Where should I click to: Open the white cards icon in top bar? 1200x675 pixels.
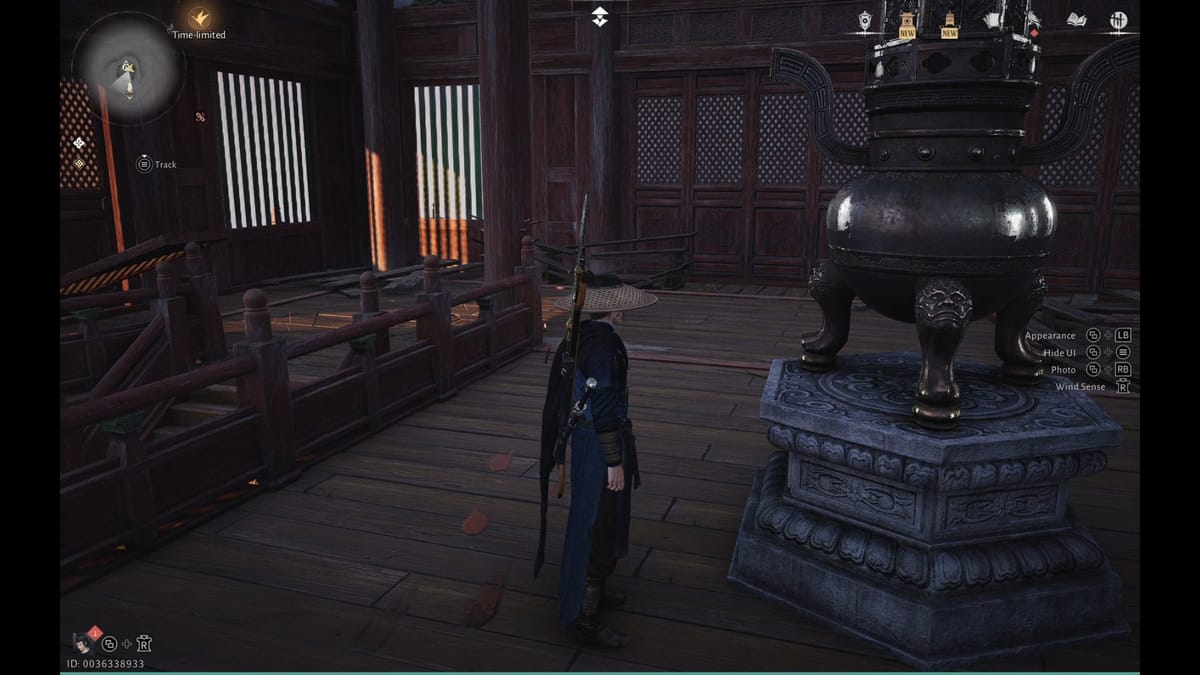click(x=992, y=20)
